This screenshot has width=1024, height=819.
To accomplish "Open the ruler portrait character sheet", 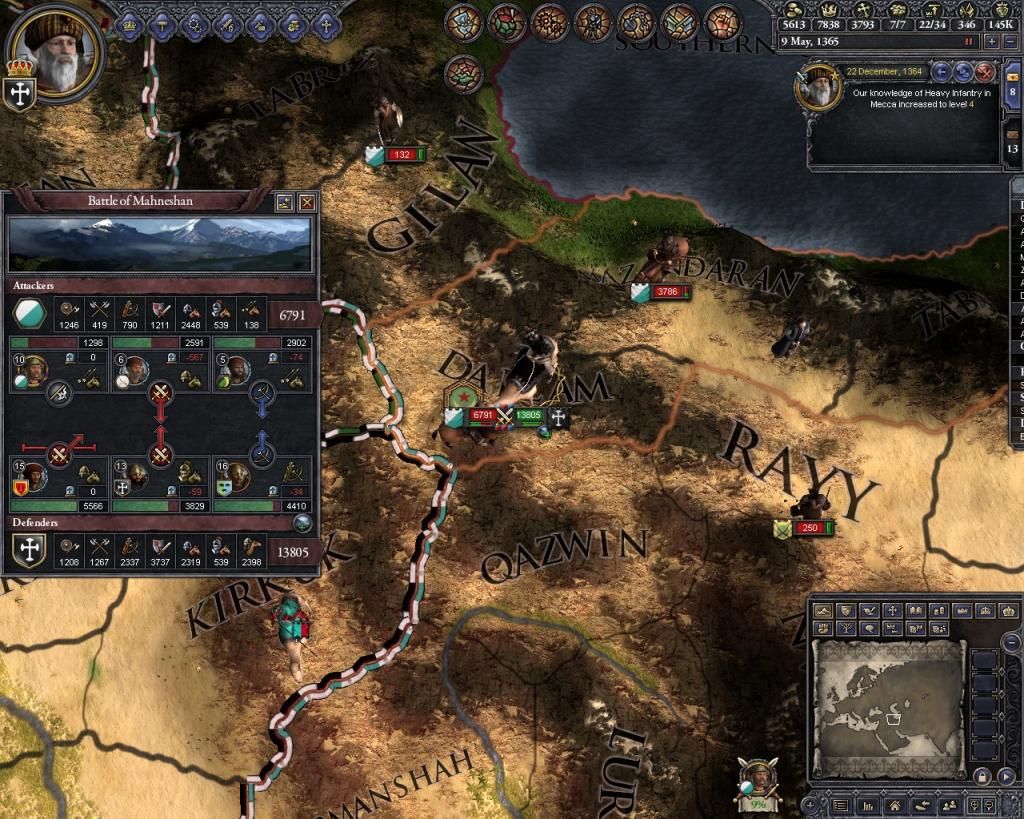I will (x=56, y=50).
